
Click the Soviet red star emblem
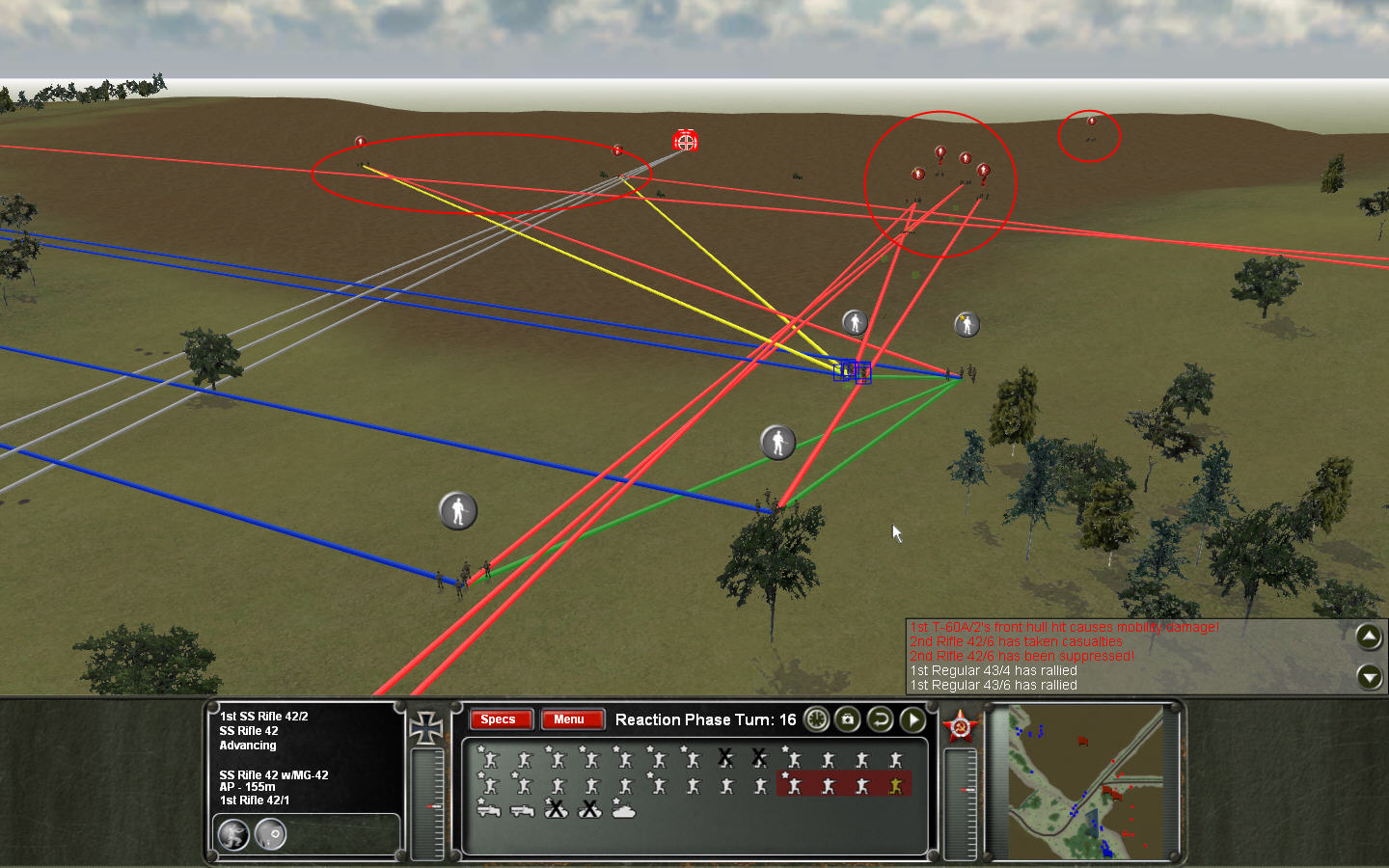coord(959,727)
